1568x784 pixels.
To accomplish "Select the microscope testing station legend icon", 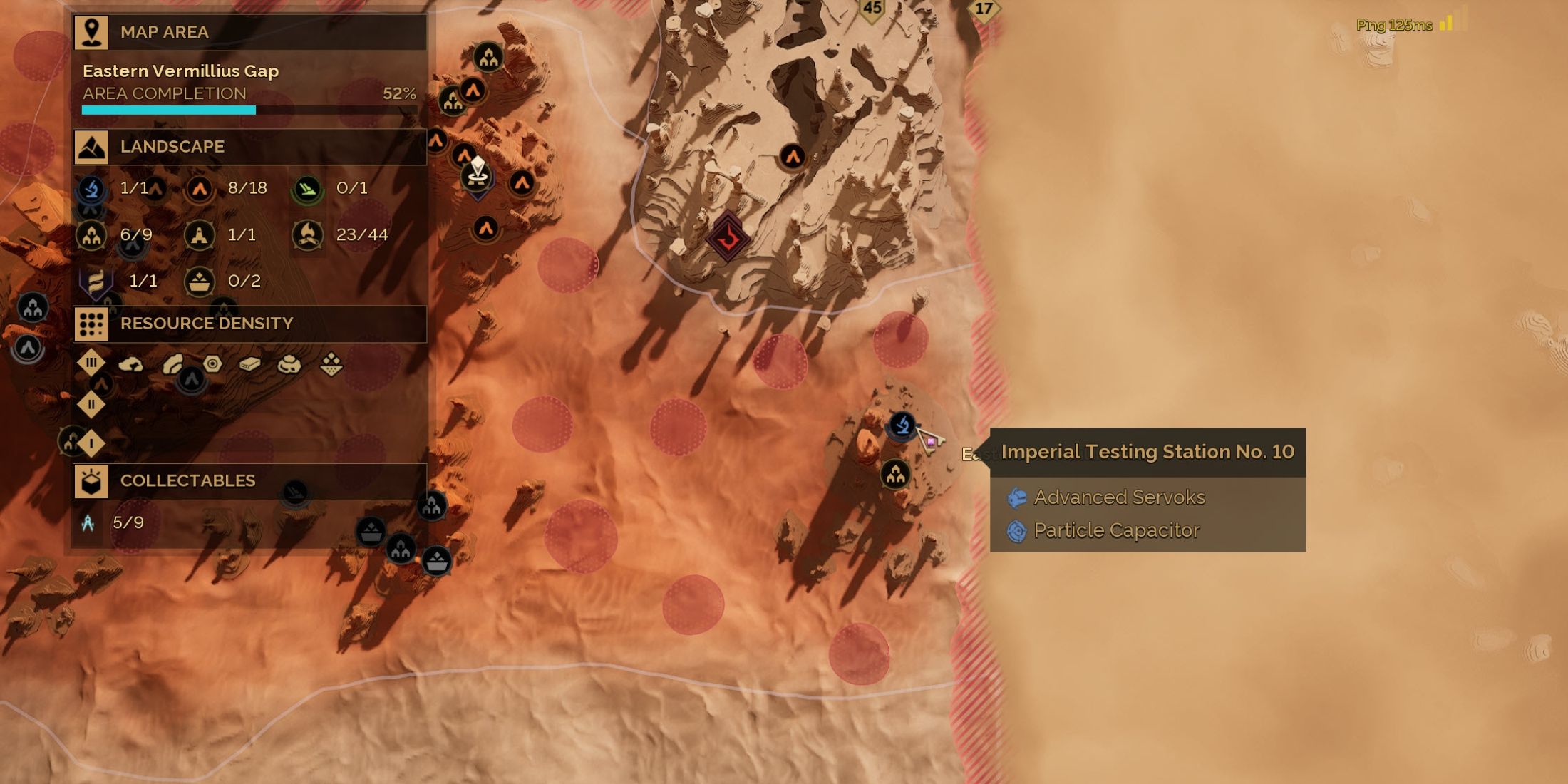I will pyautogui.click(x=91, y=189).
